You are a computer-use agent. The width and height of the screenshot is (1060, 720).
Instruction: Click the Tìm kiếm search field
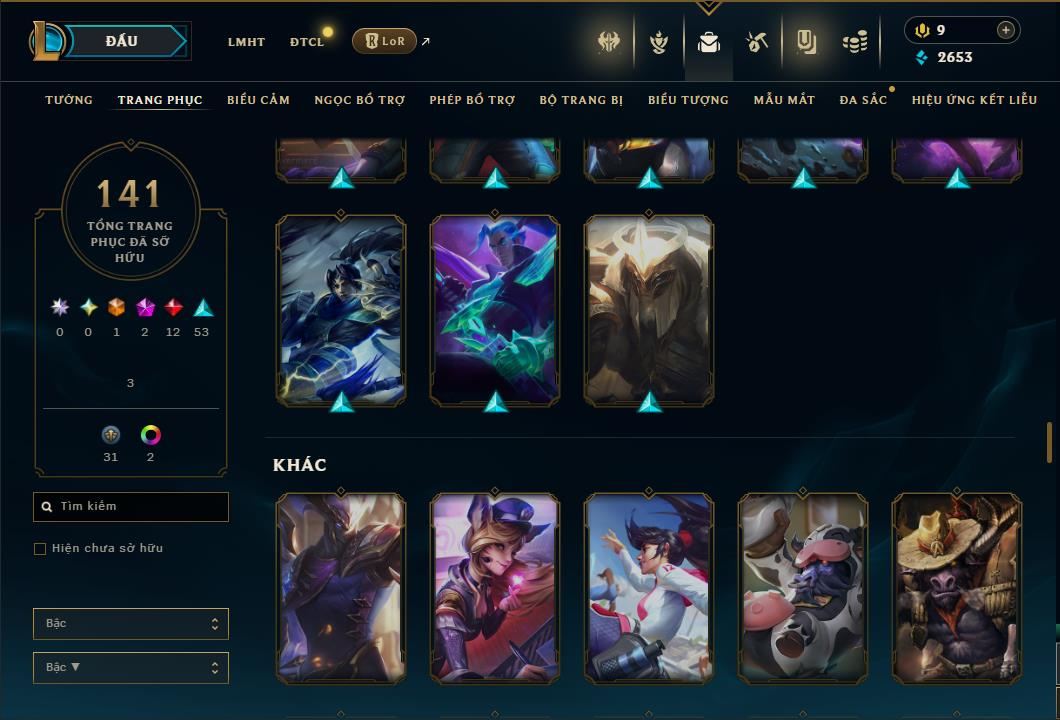point(131,507)
